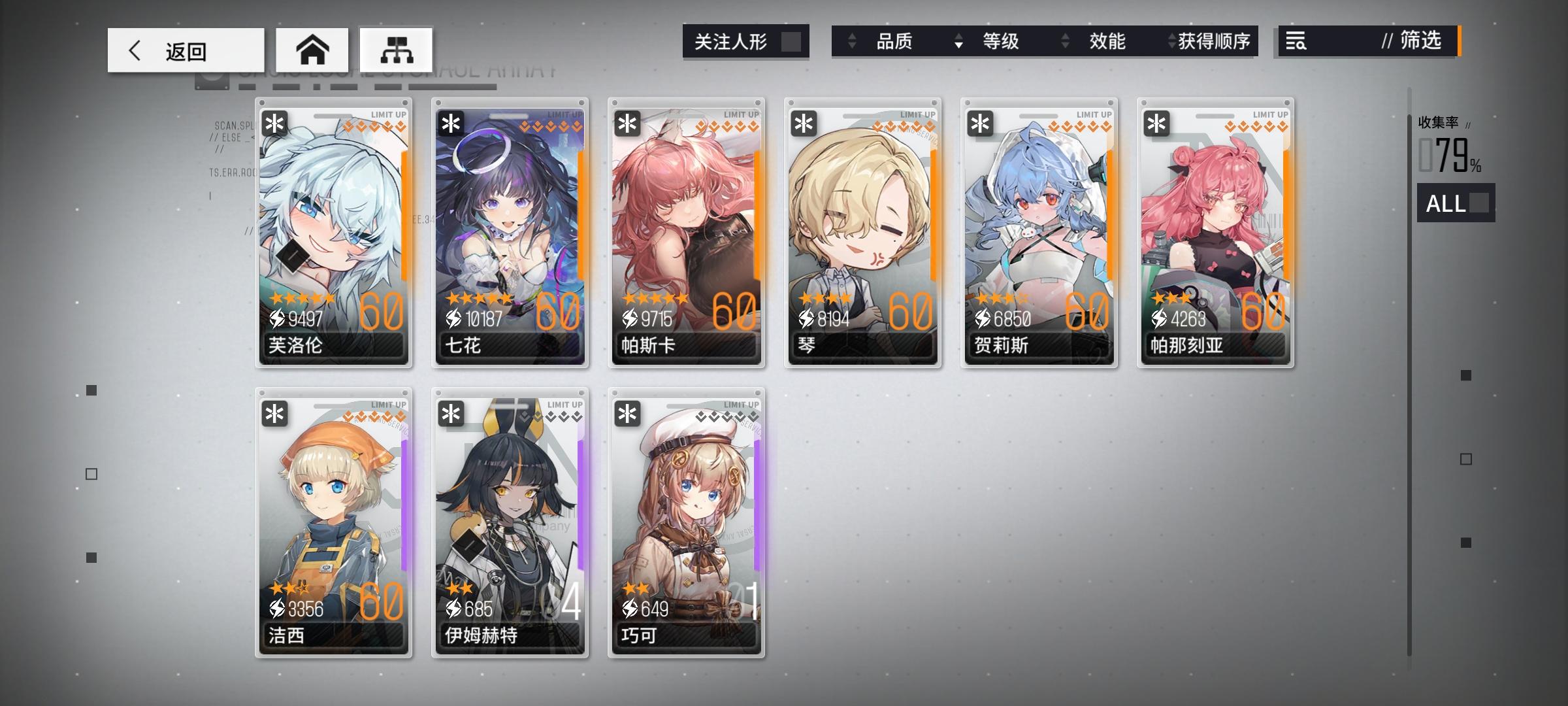Click the asterisk icon on 芙洛伦's card
Viewport: 1568px width, 706px height.
coord(273,122)
